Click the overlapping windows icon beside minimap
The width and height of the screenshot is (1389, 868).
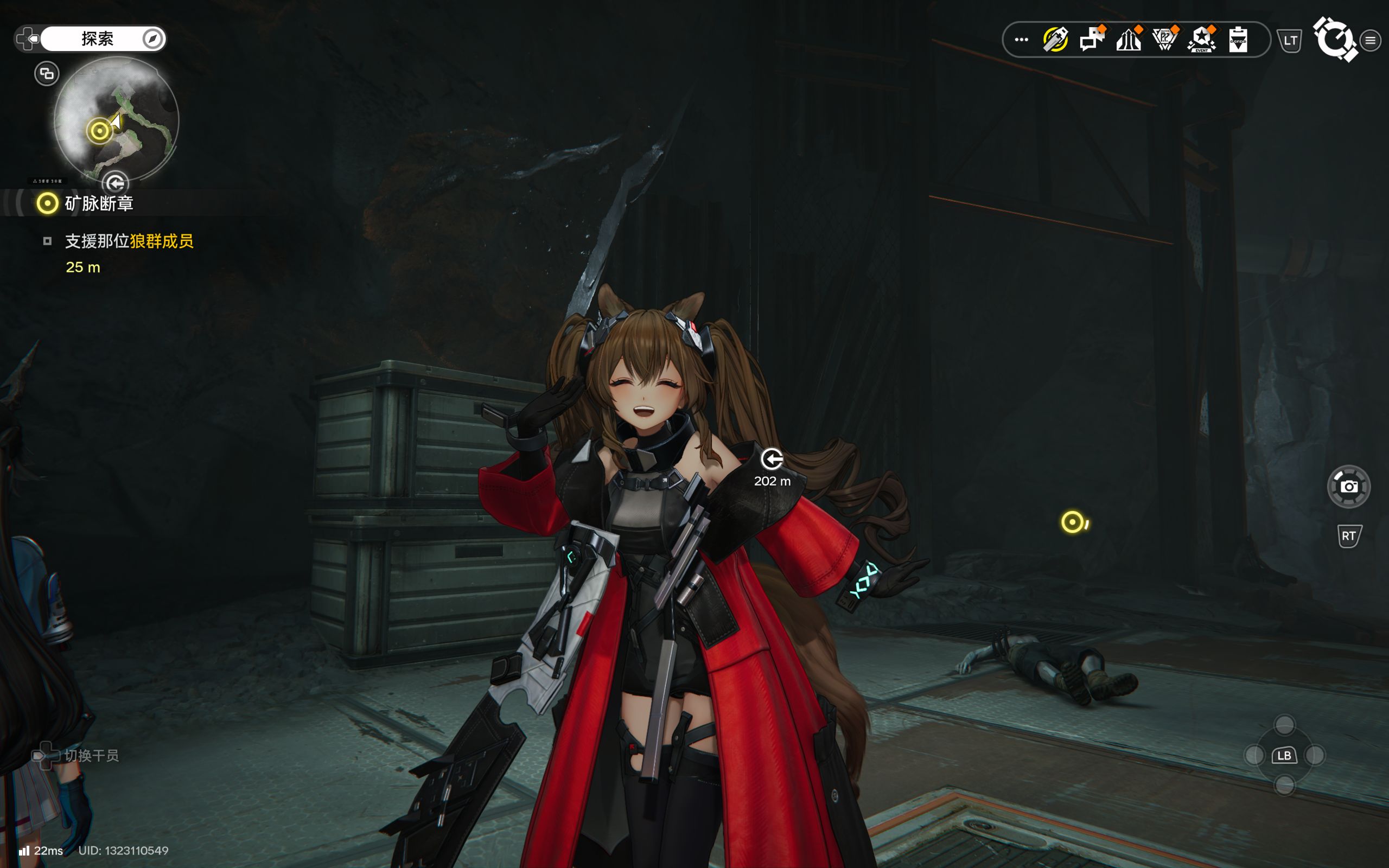47,73
